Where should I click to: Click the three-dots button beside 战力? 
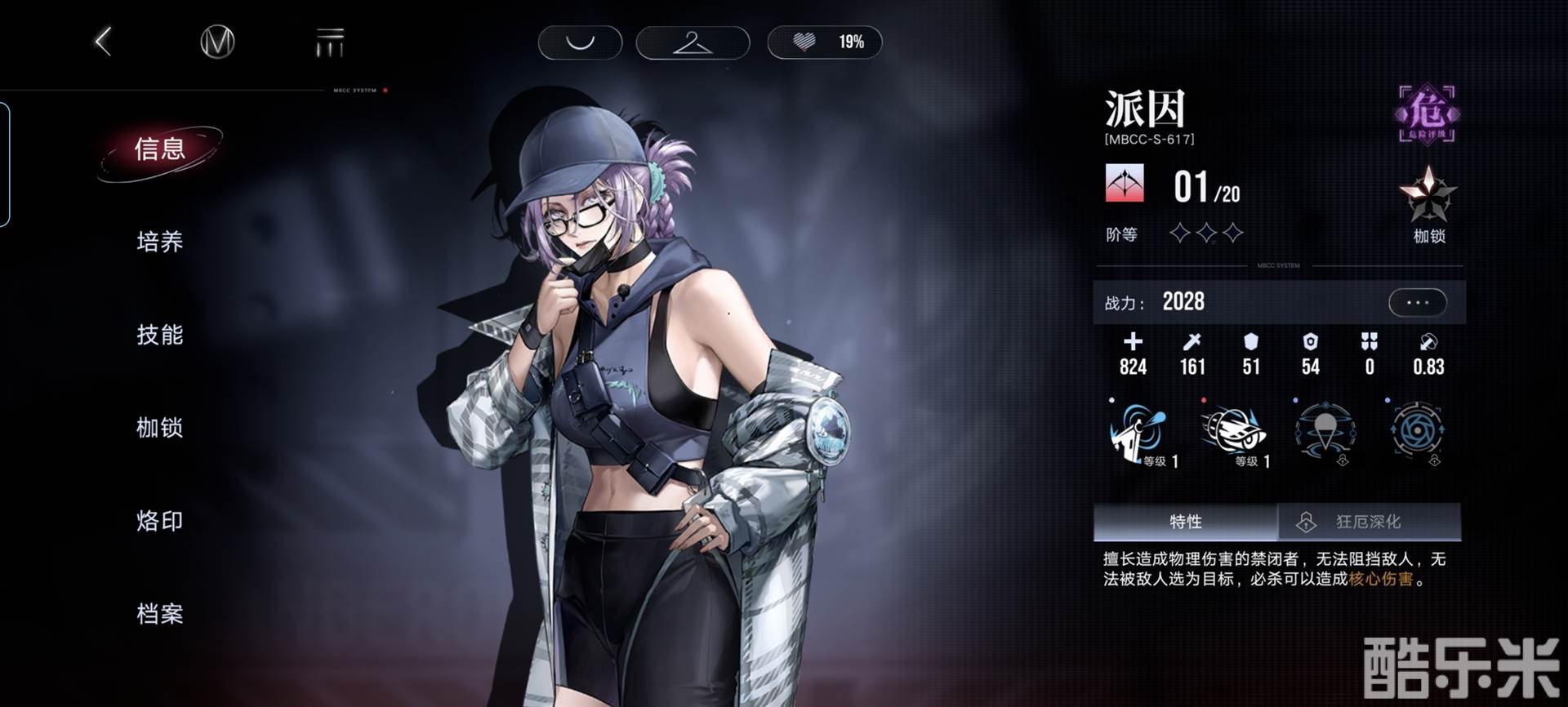1417,303
